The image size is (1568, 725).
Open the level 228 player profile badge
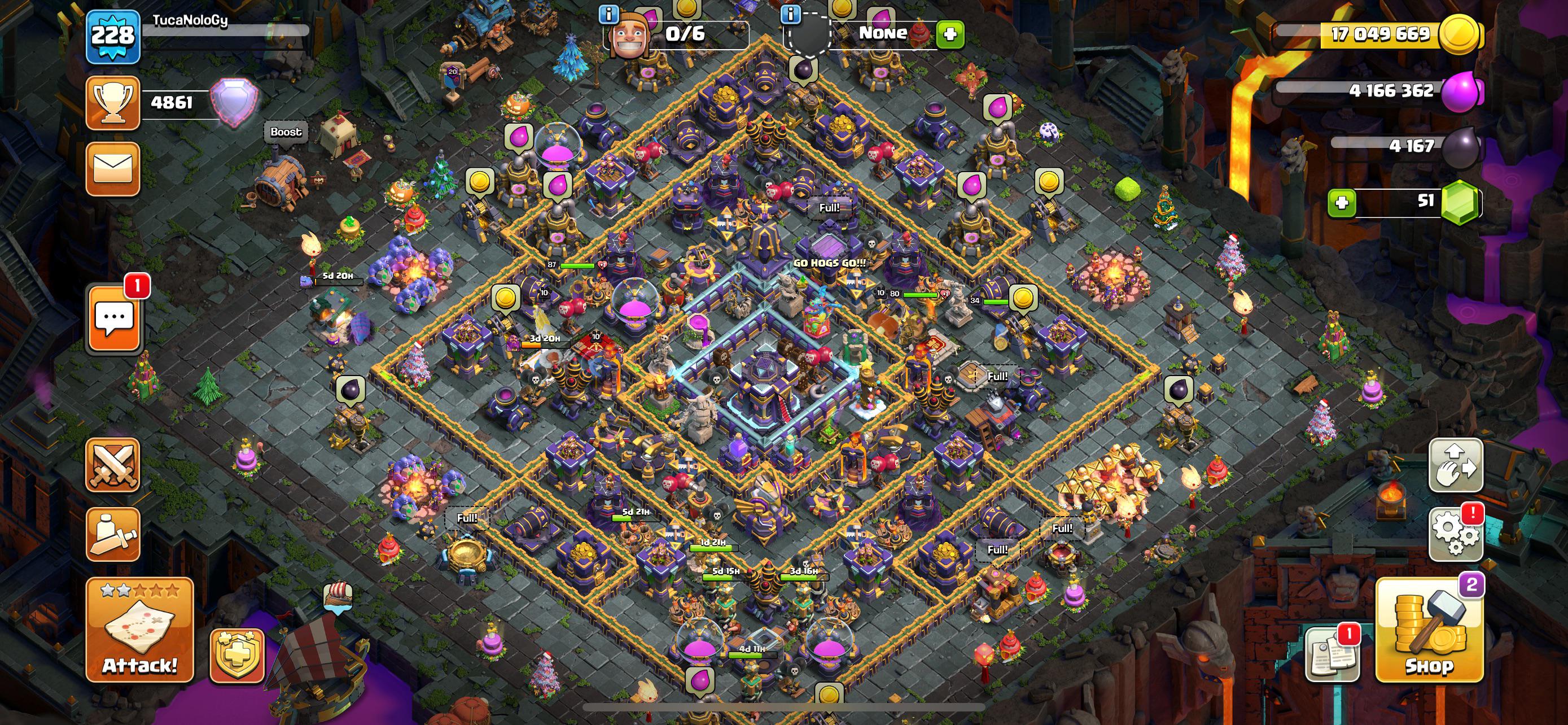113,36
